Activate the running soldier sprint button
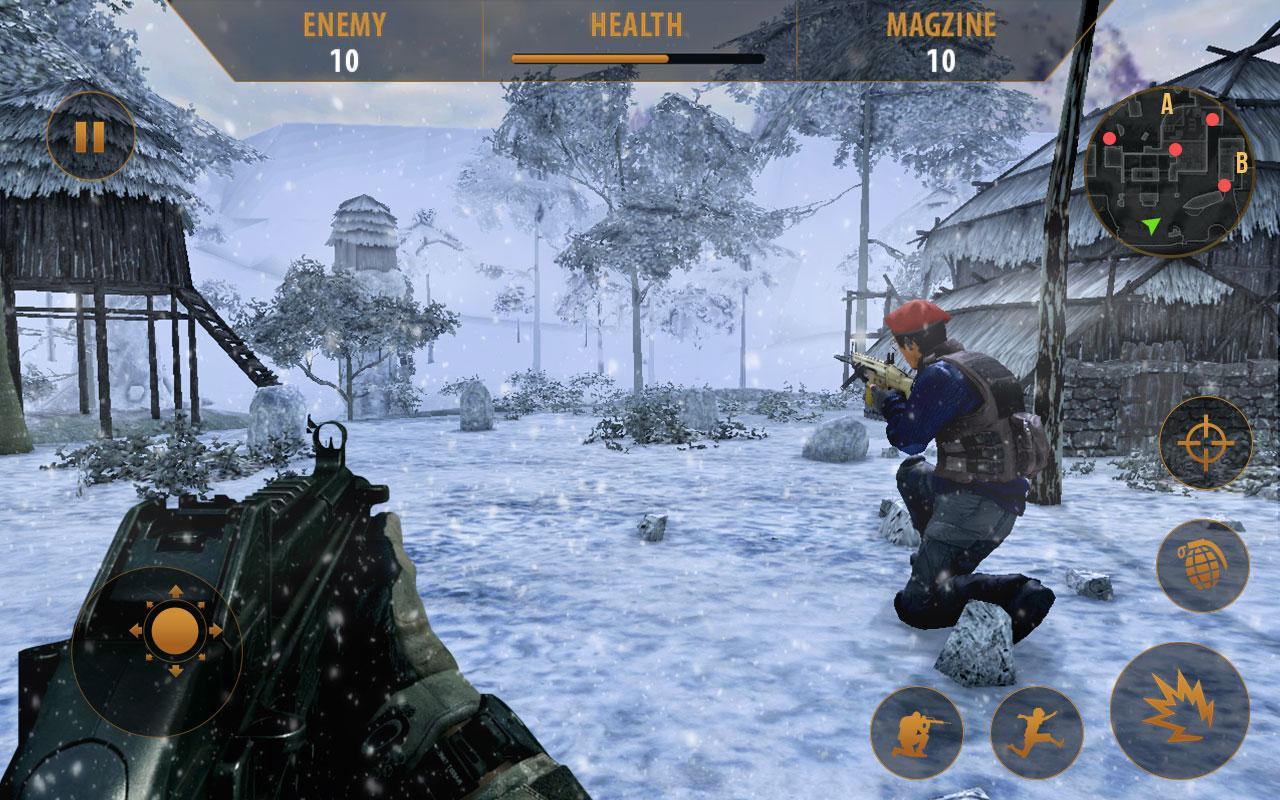The image size is (1280, 800). click(1036, 732)
